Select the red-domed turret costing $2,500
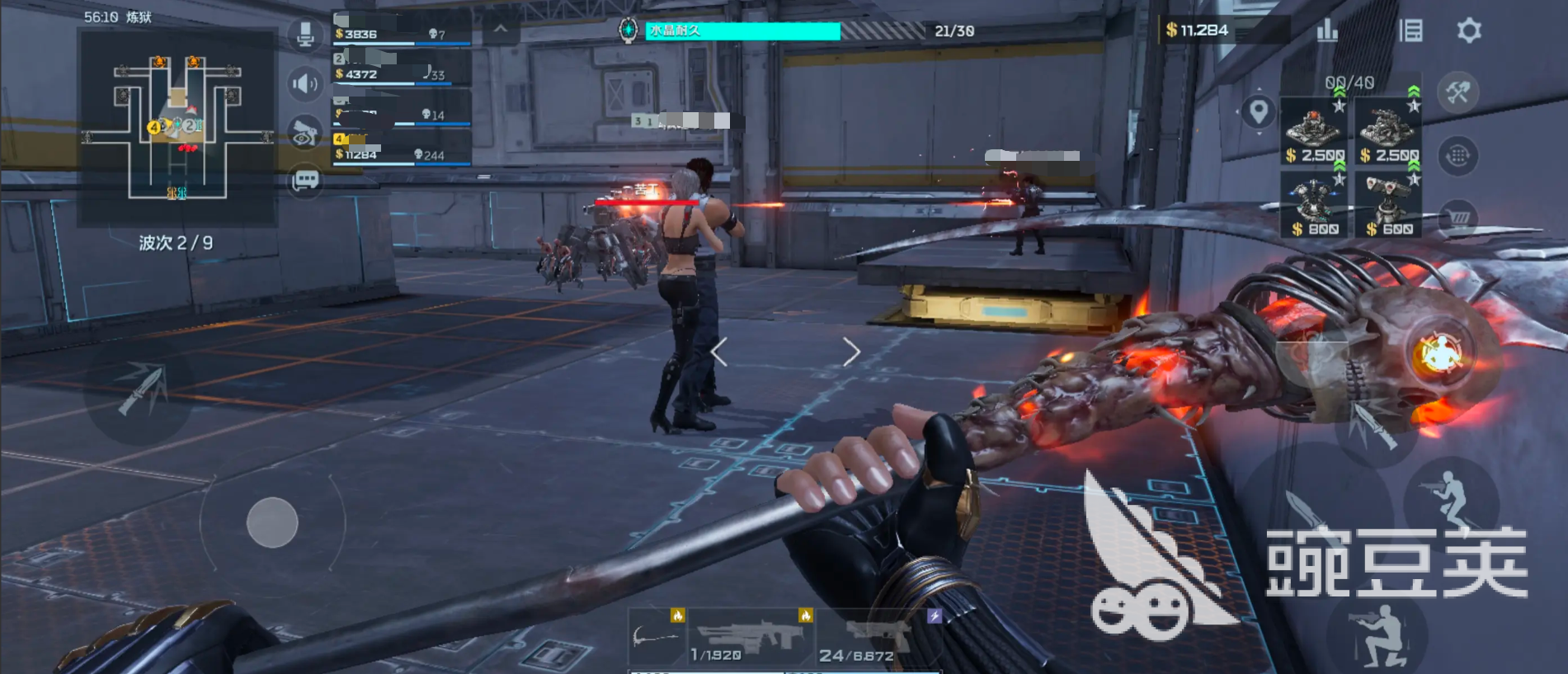The width and height of the screenshot is (1568, 674). 1313,132
